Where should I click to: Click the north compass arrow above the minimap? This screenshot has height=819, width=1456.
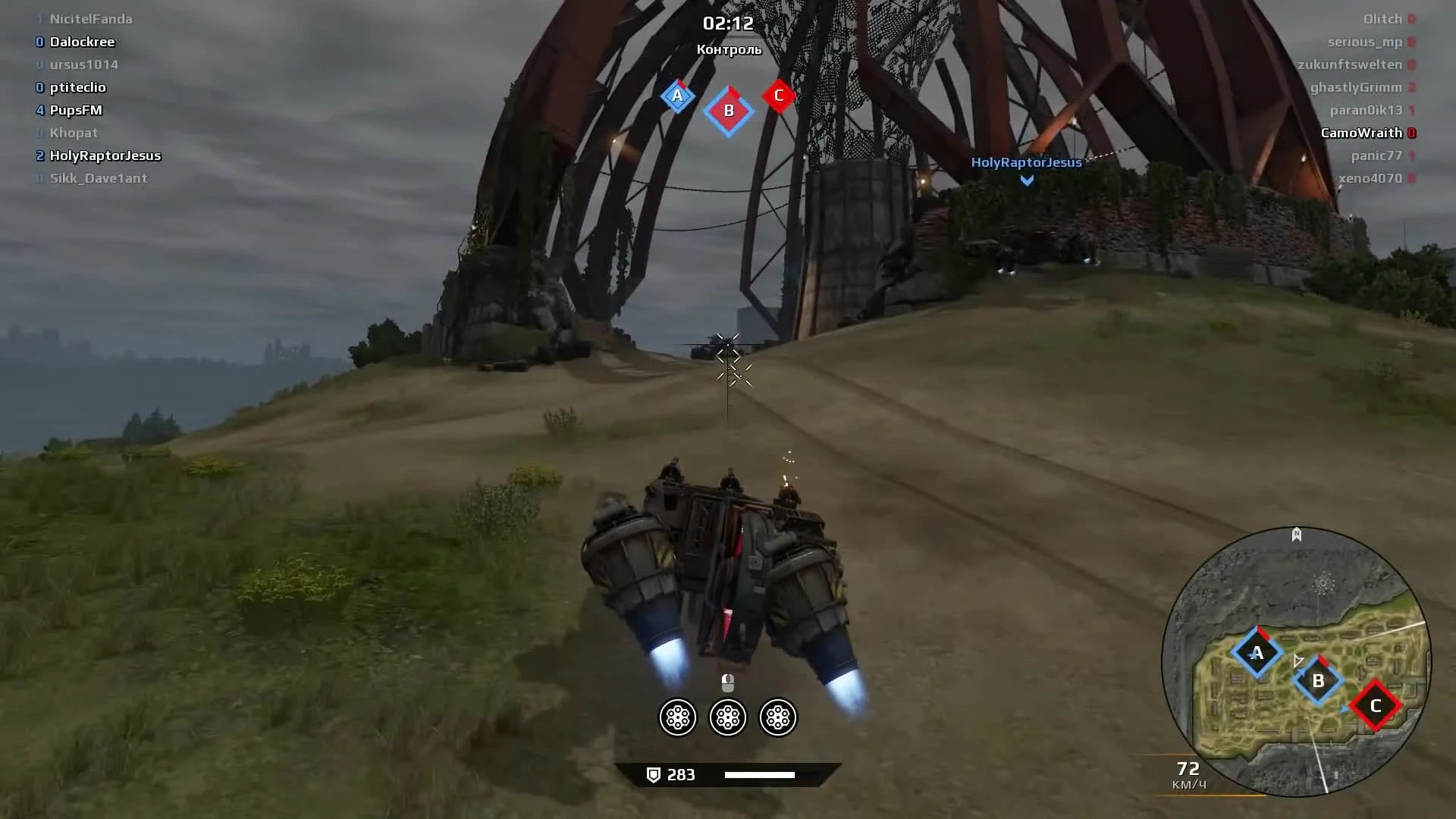point(1295,535)
